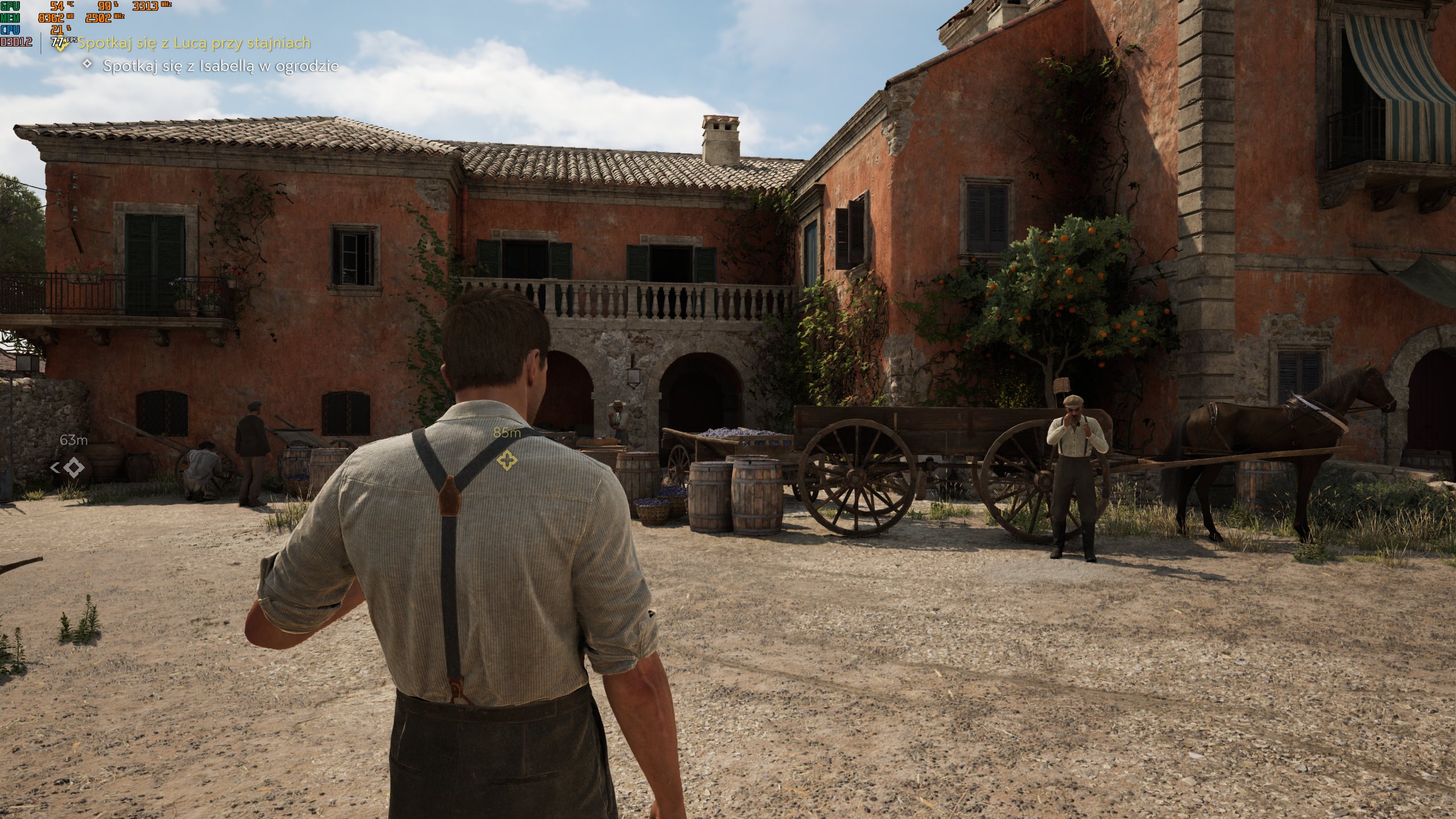Select the objective "Spotkaj się z Lucą przy stajniach"

point(193,43)
